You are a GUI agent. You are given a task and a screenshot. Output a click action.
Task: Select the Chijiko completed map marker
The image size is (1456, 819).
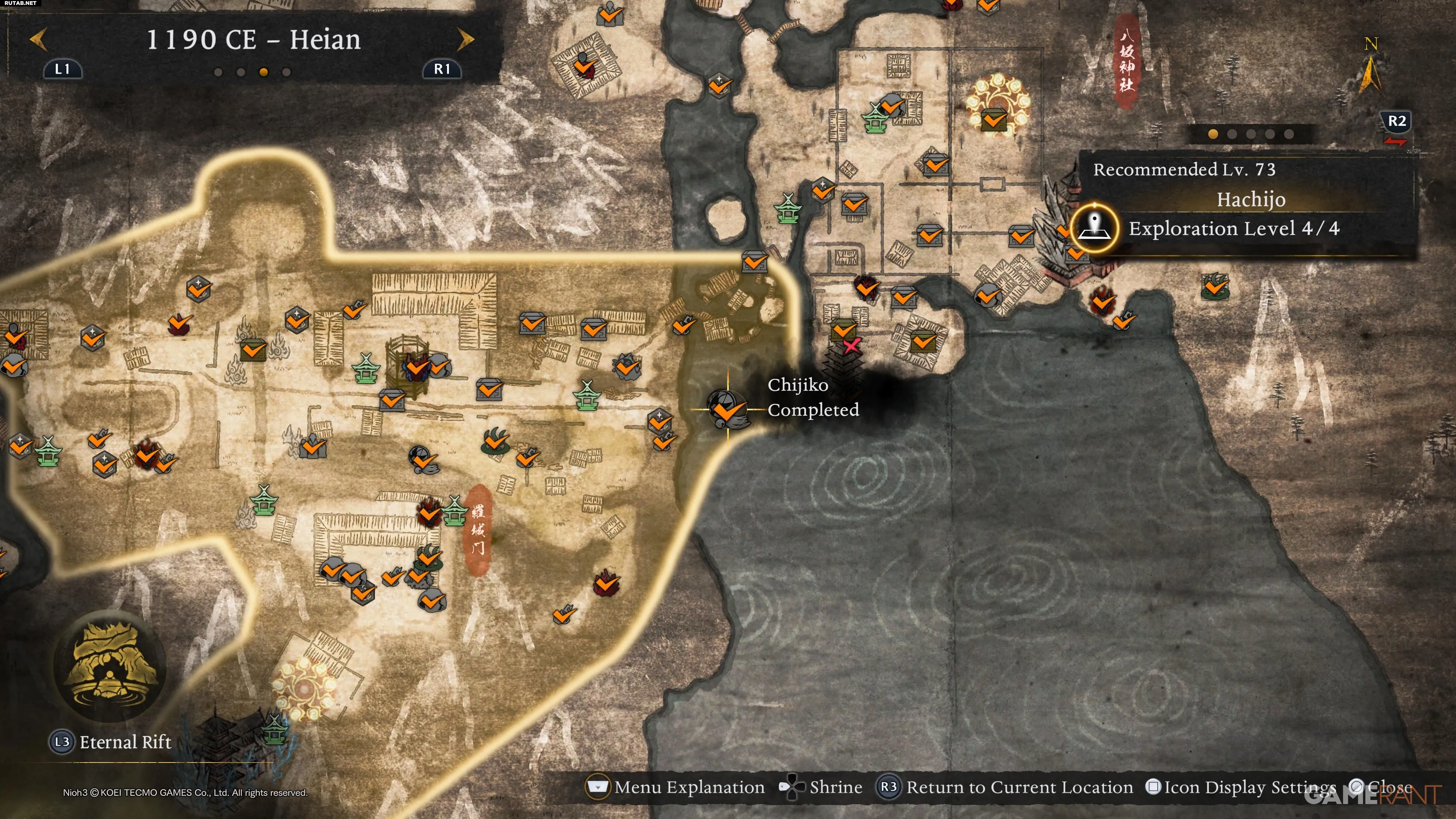[728, 409]
